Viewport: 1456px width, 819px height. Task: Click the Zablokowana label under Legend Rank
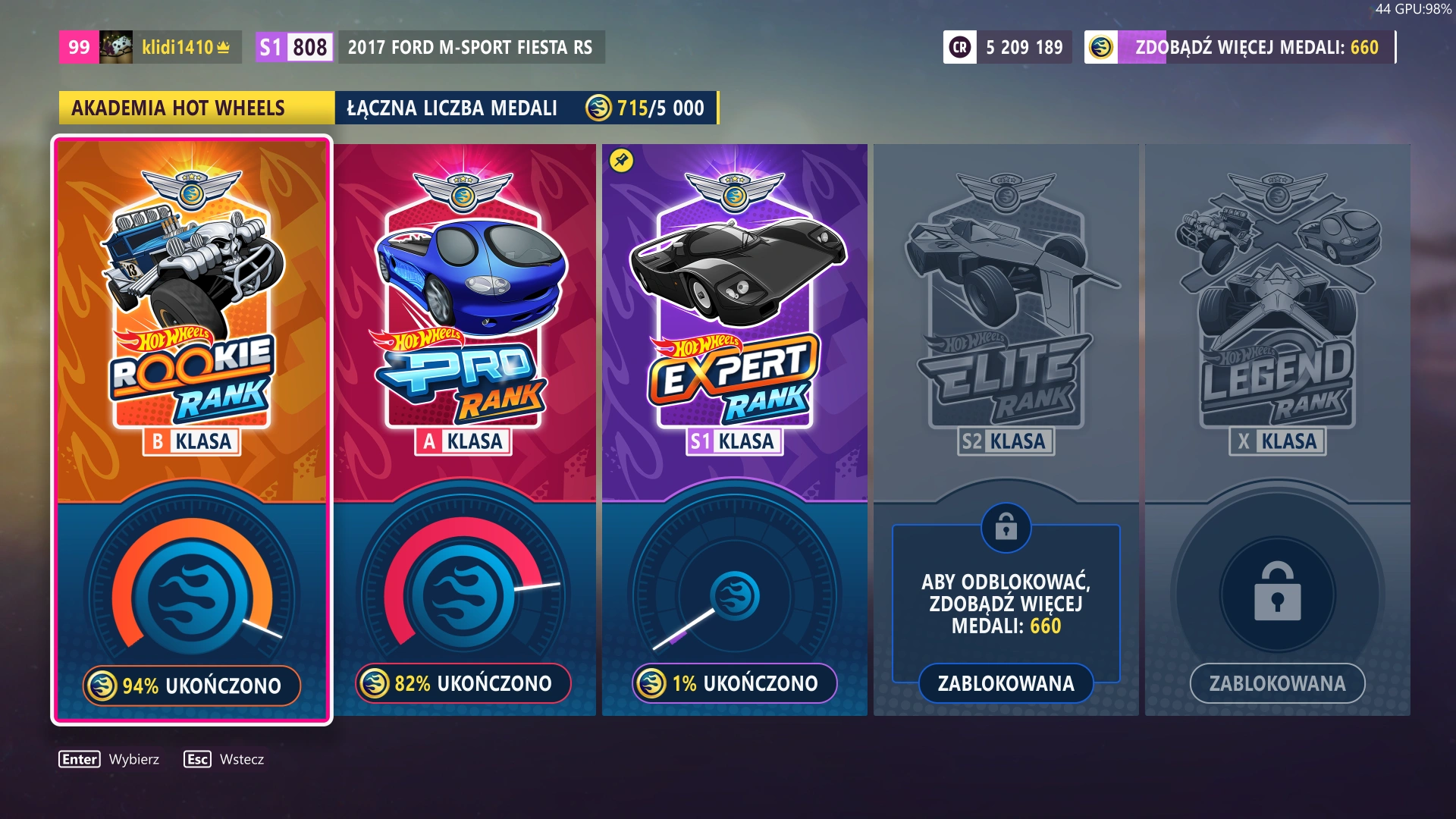pyautogui.click(x=1277, y=683)
